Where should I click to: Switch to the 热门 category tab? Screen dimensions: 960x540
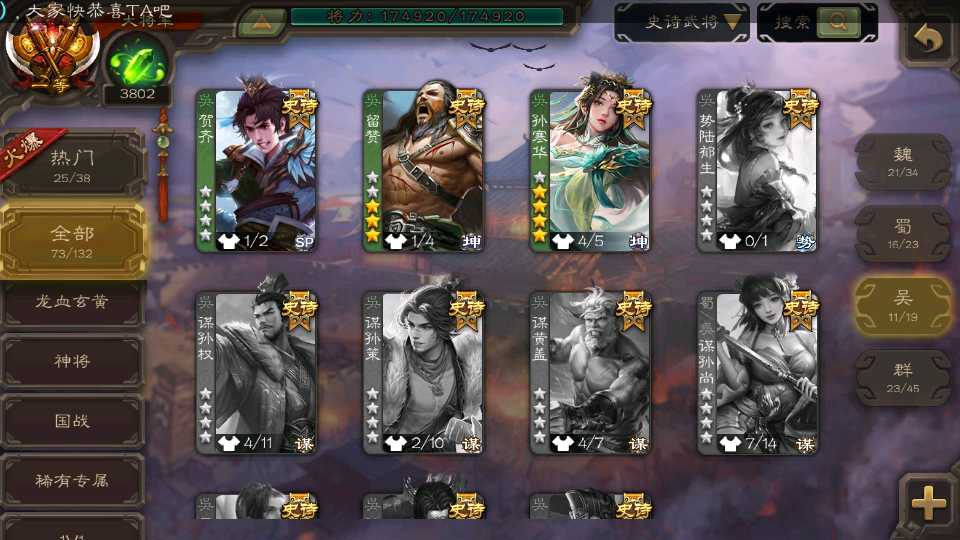[72, 165]
